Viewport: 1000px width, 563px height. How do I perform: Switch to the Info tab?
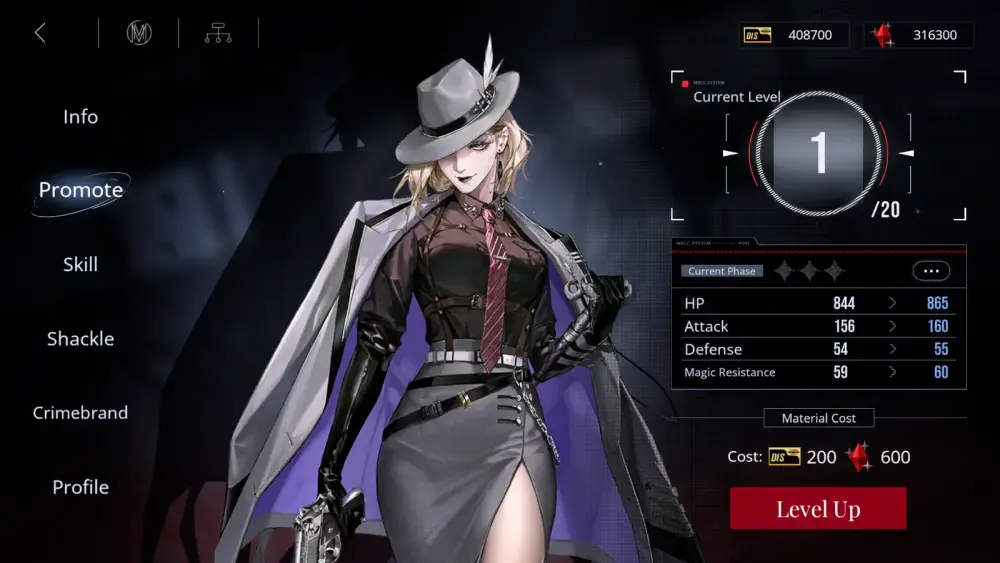pos(80,117)
